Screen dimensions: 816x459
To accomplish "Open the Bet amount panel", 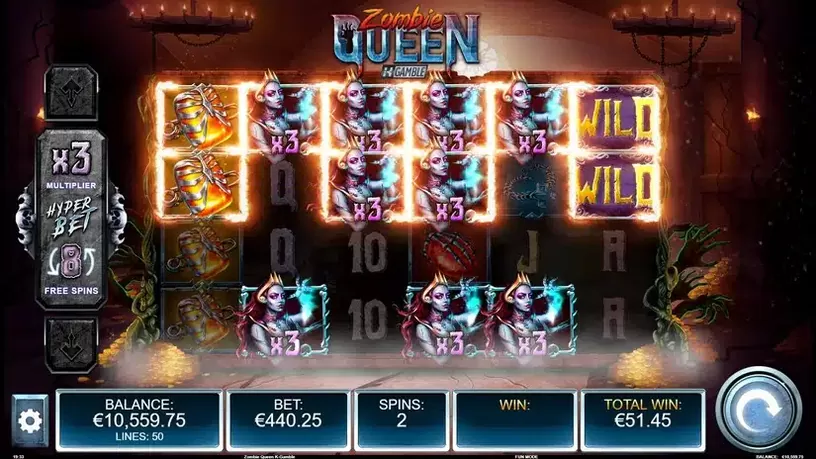I will click(x=287, y=413).
